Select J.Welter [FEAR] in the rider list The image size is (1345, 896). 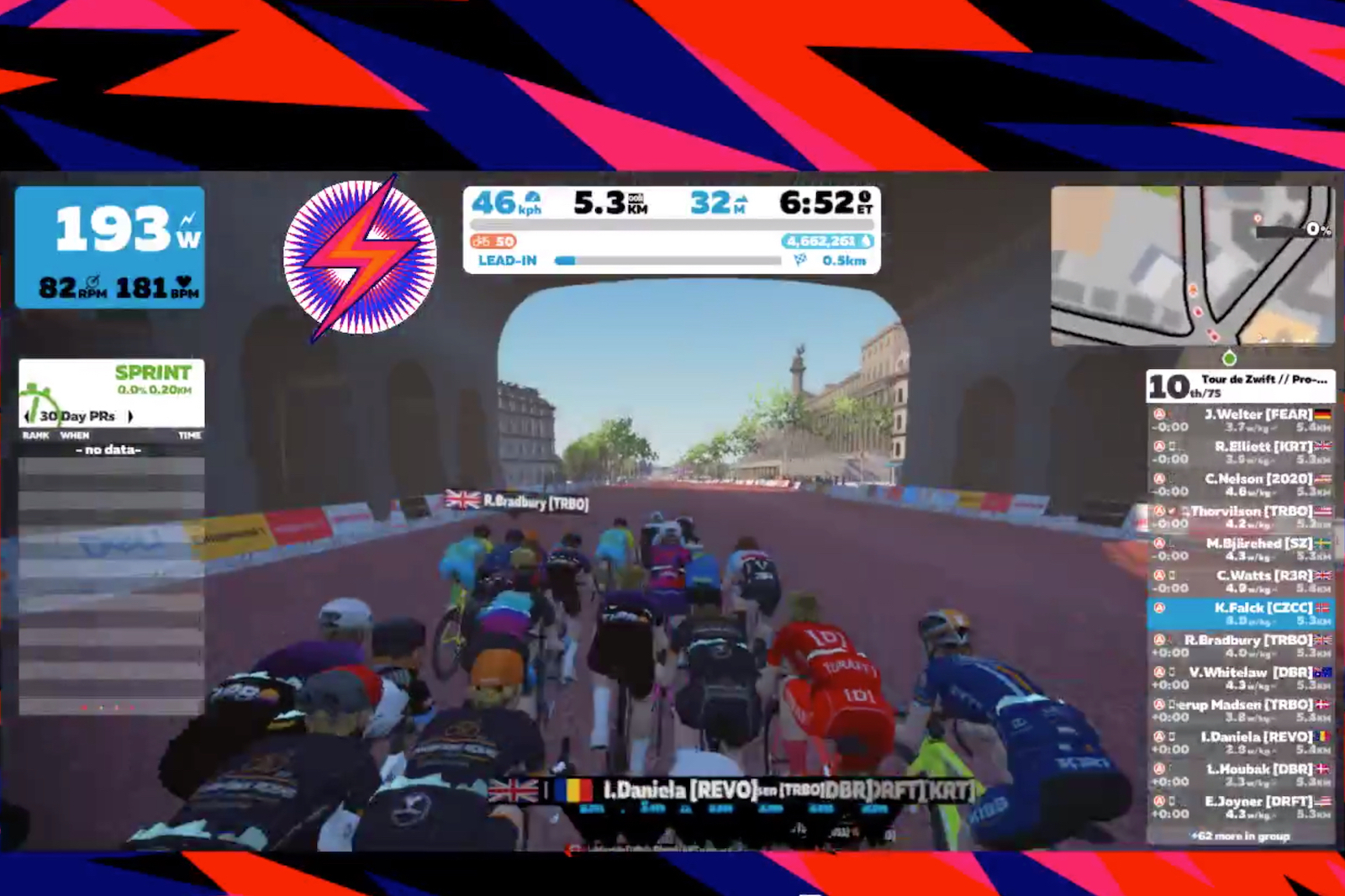(x=1240, y=420)
